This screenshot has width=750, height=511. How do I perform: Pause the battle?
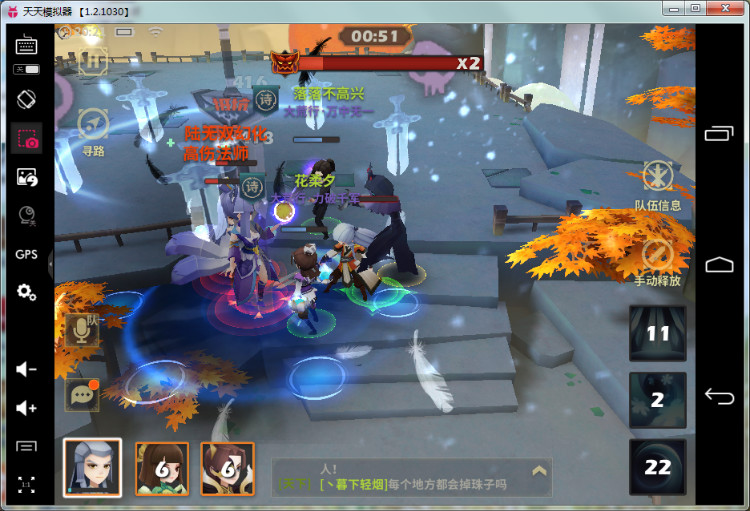(95, 60)
